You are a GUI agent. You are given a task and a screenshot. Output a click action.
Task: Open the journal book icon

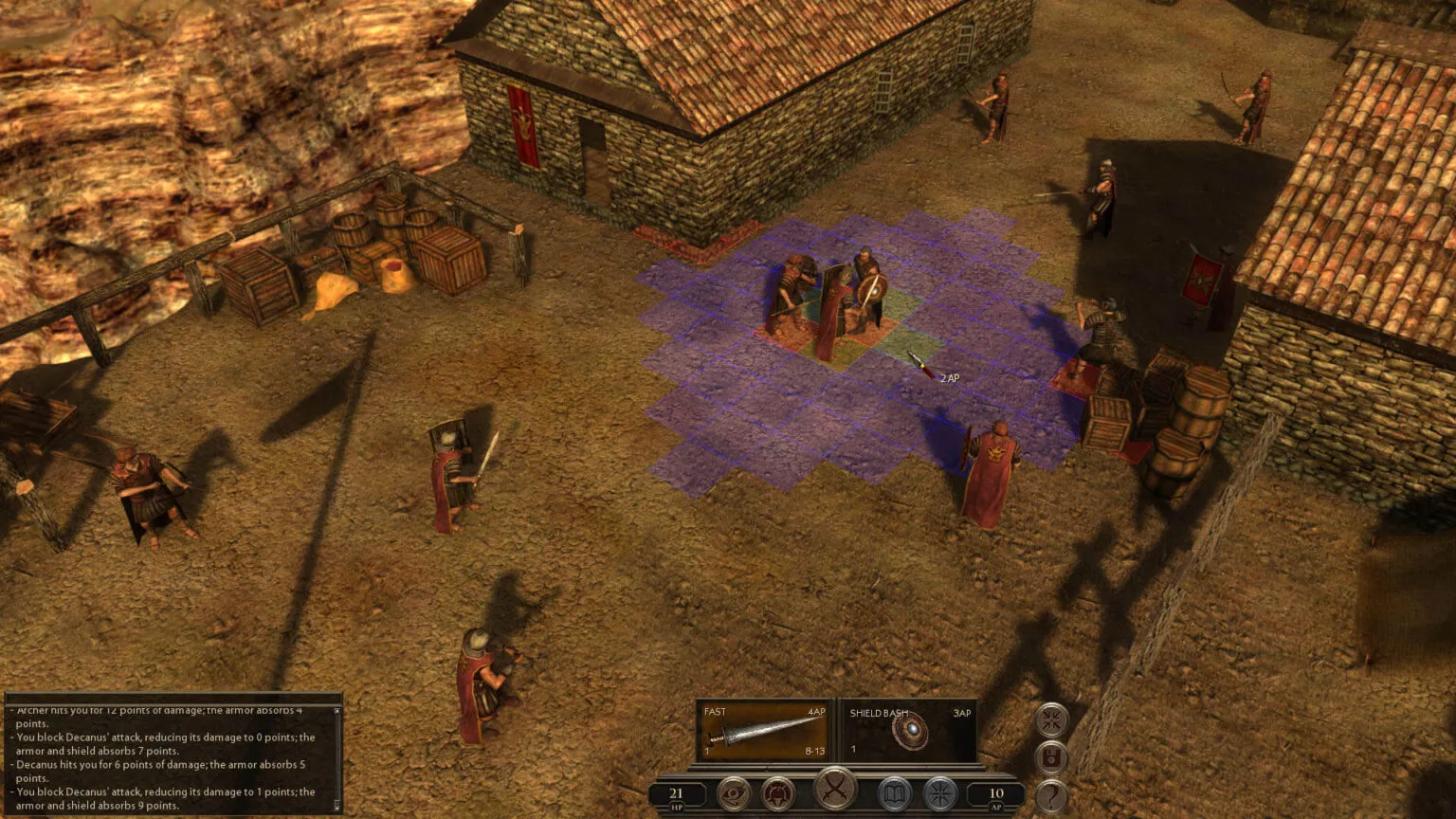(894, 794)
